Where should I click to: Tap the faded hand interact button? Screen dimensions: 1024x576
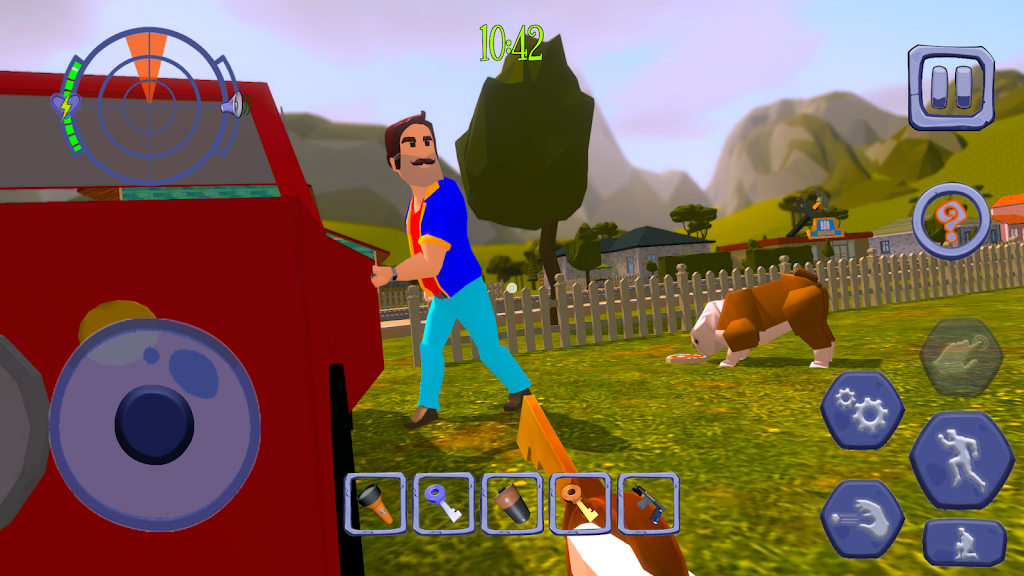click(x=961, y=357)
